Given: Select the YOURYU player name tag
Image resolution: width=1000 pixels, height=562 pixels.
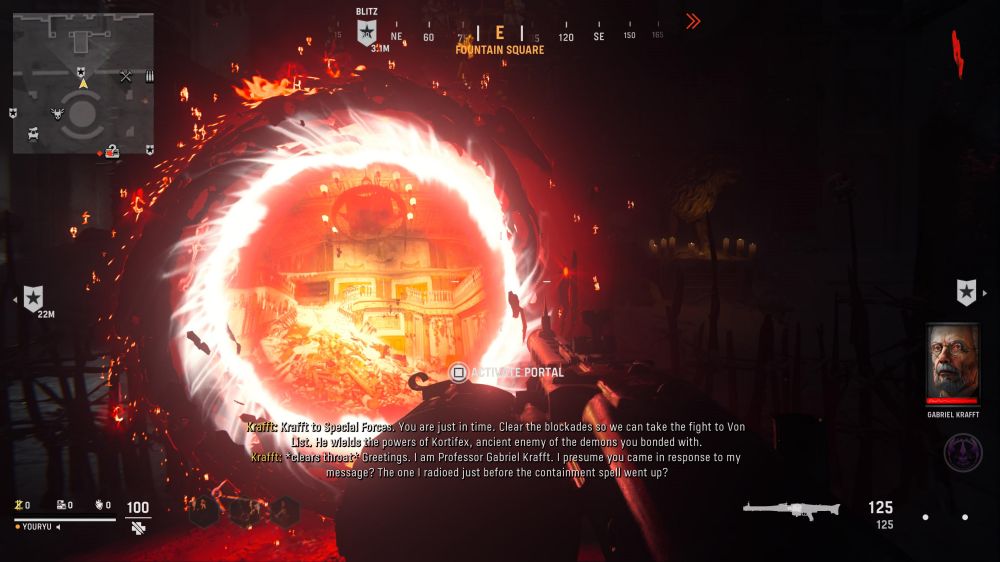Looking at the screenshot, I should pyautogui.click(x=35, y=527).
